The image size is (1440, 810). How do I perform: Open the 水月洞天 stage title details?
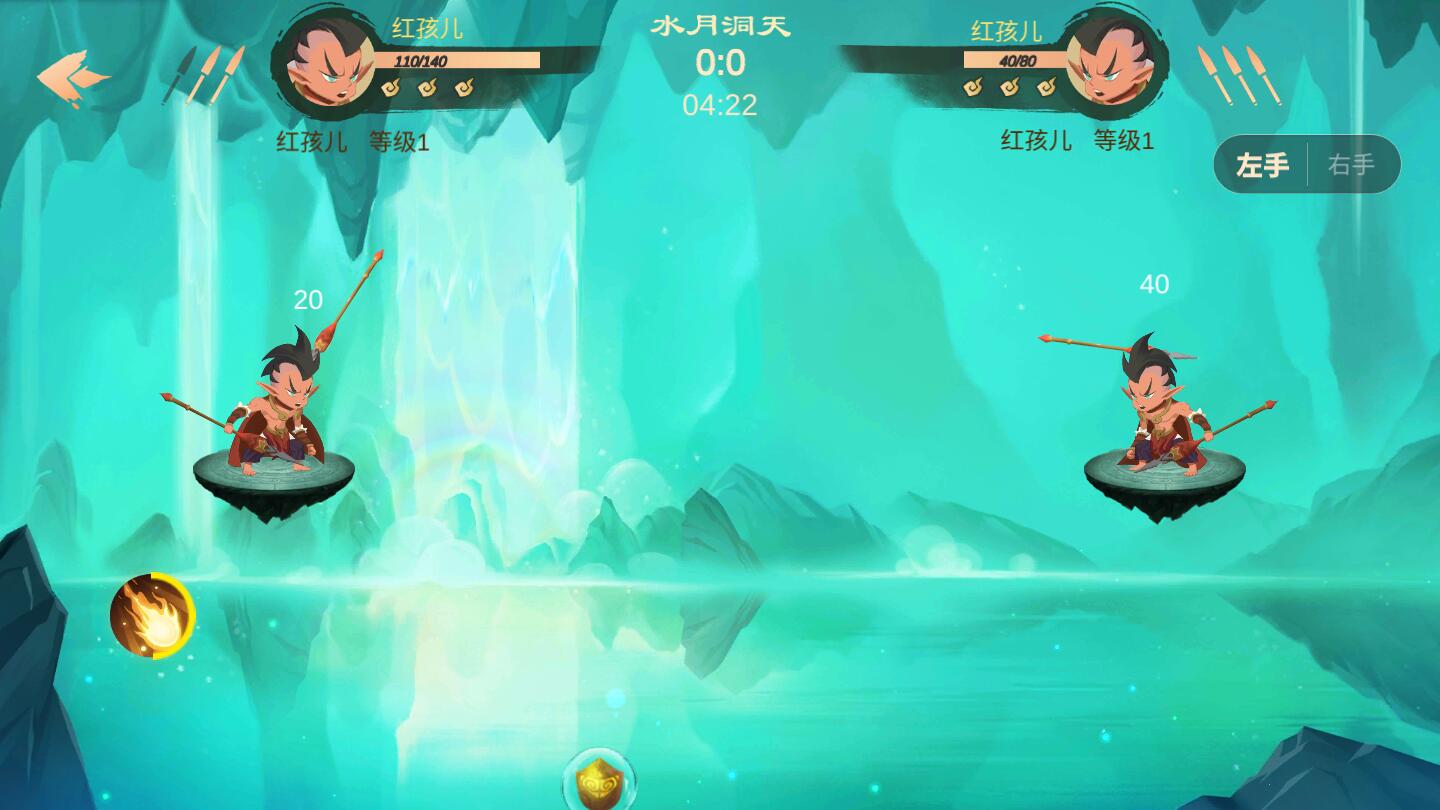click(x=720, y=27)
